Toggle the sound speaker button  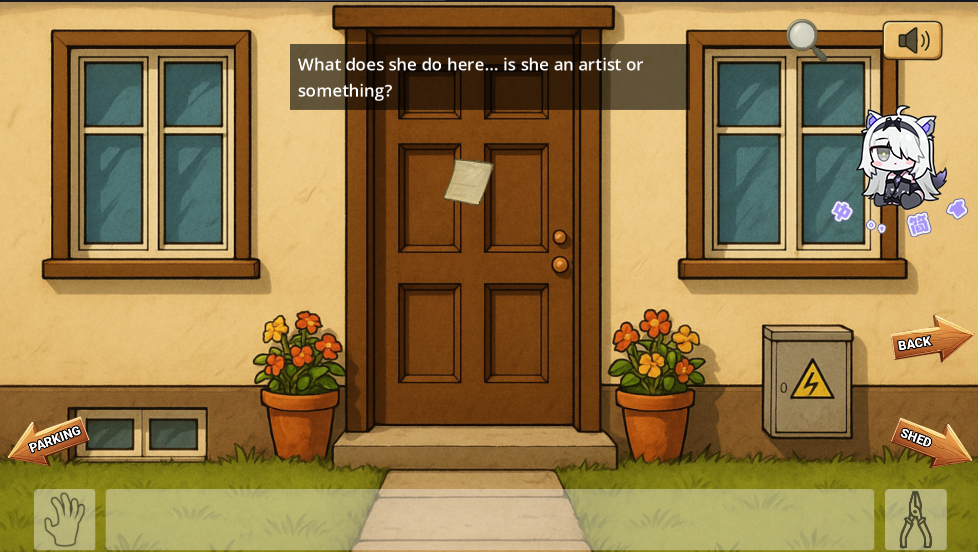click(x=912, y=41)
